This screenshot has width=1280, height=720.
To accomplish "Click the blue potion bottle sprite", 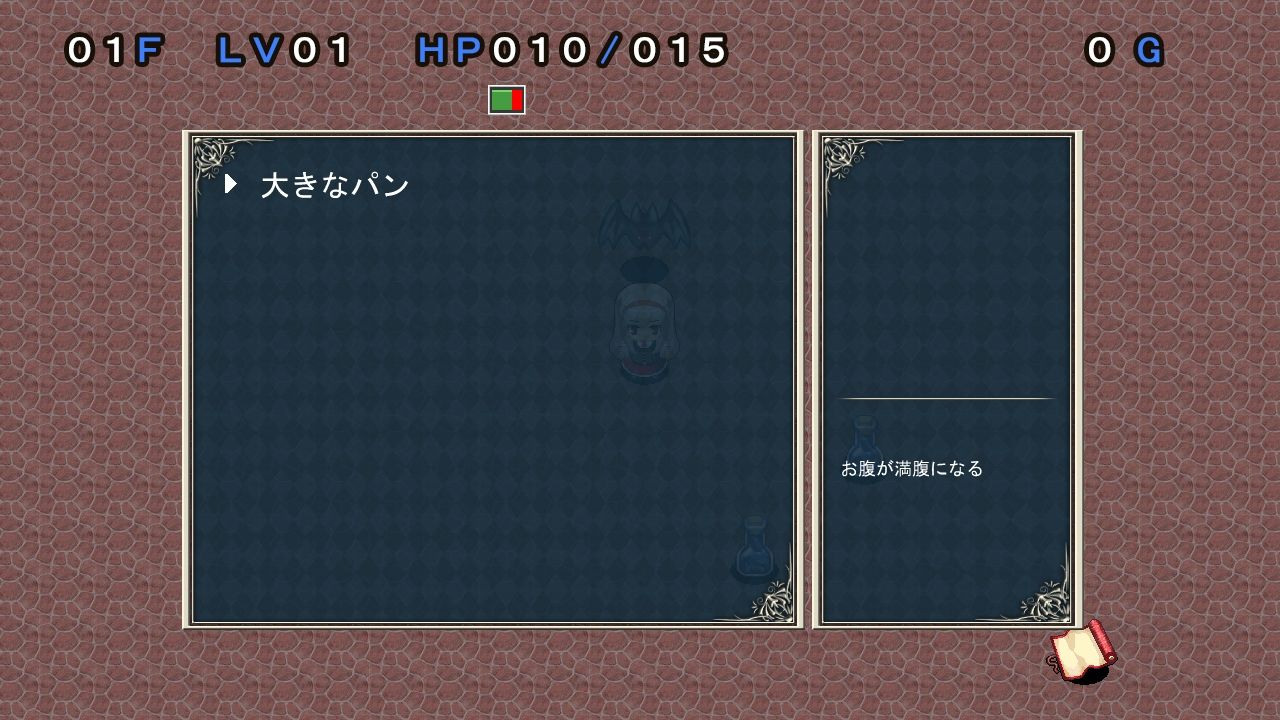I will [753, 550].
